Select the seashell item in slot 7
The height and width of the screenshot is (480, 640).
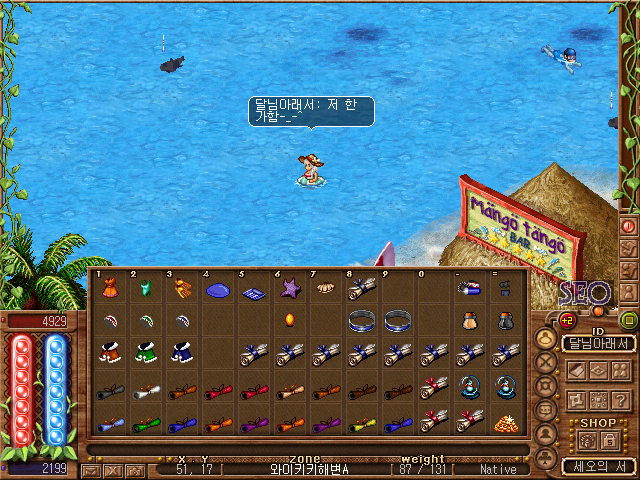(x=325, y=289)
